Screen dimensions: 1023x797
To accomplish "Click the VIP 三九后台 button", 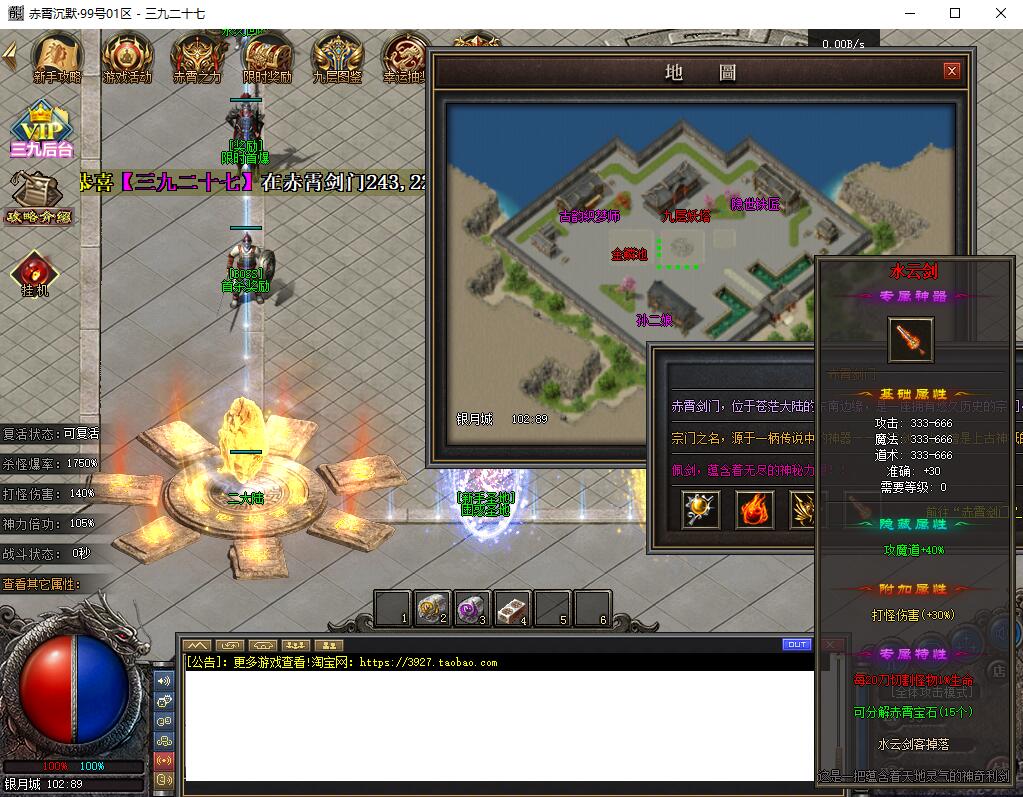I will point(42,130).
